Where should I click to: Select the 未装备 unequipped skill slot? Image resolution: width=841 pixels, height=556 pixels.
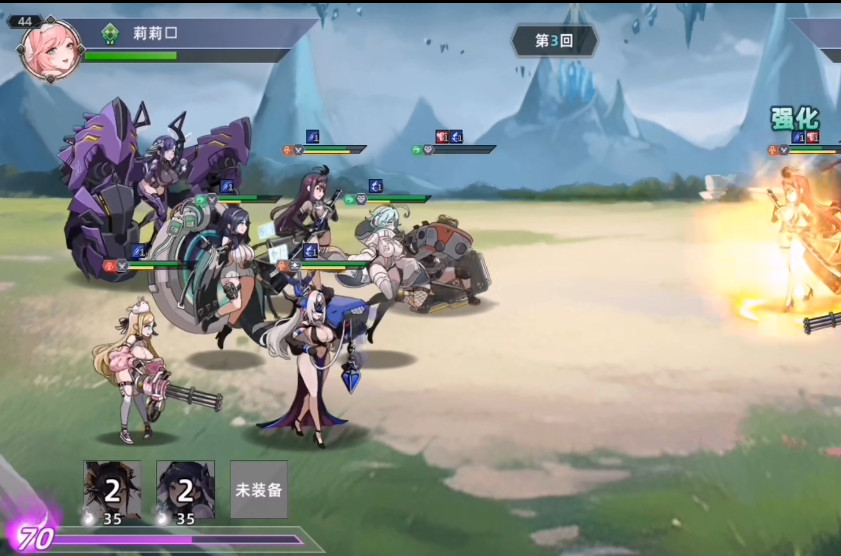pyautogui.click(x=259, y=489)
